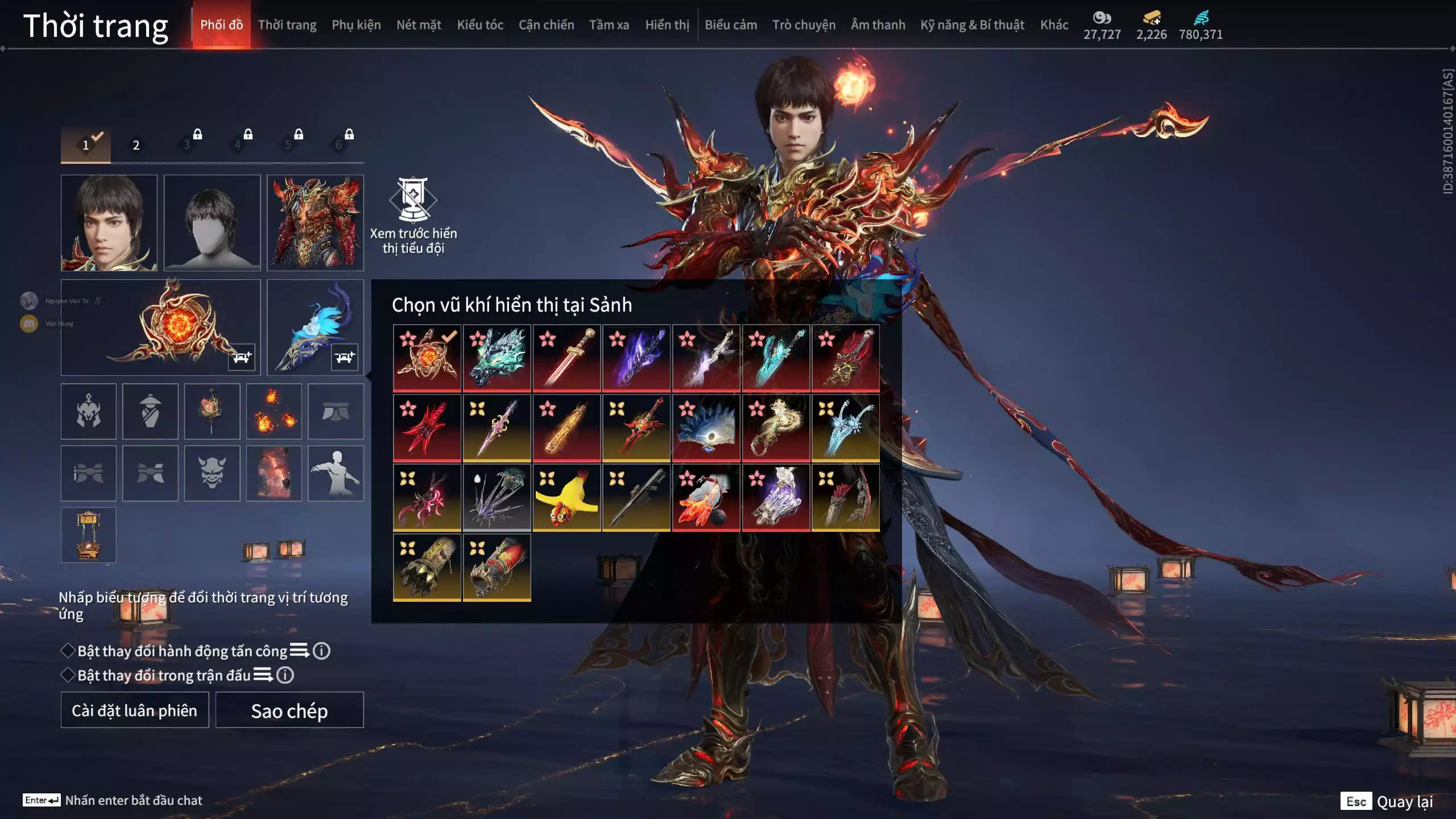
Task: Switch to outfit preset 2
Action: (x=136, y=145)
